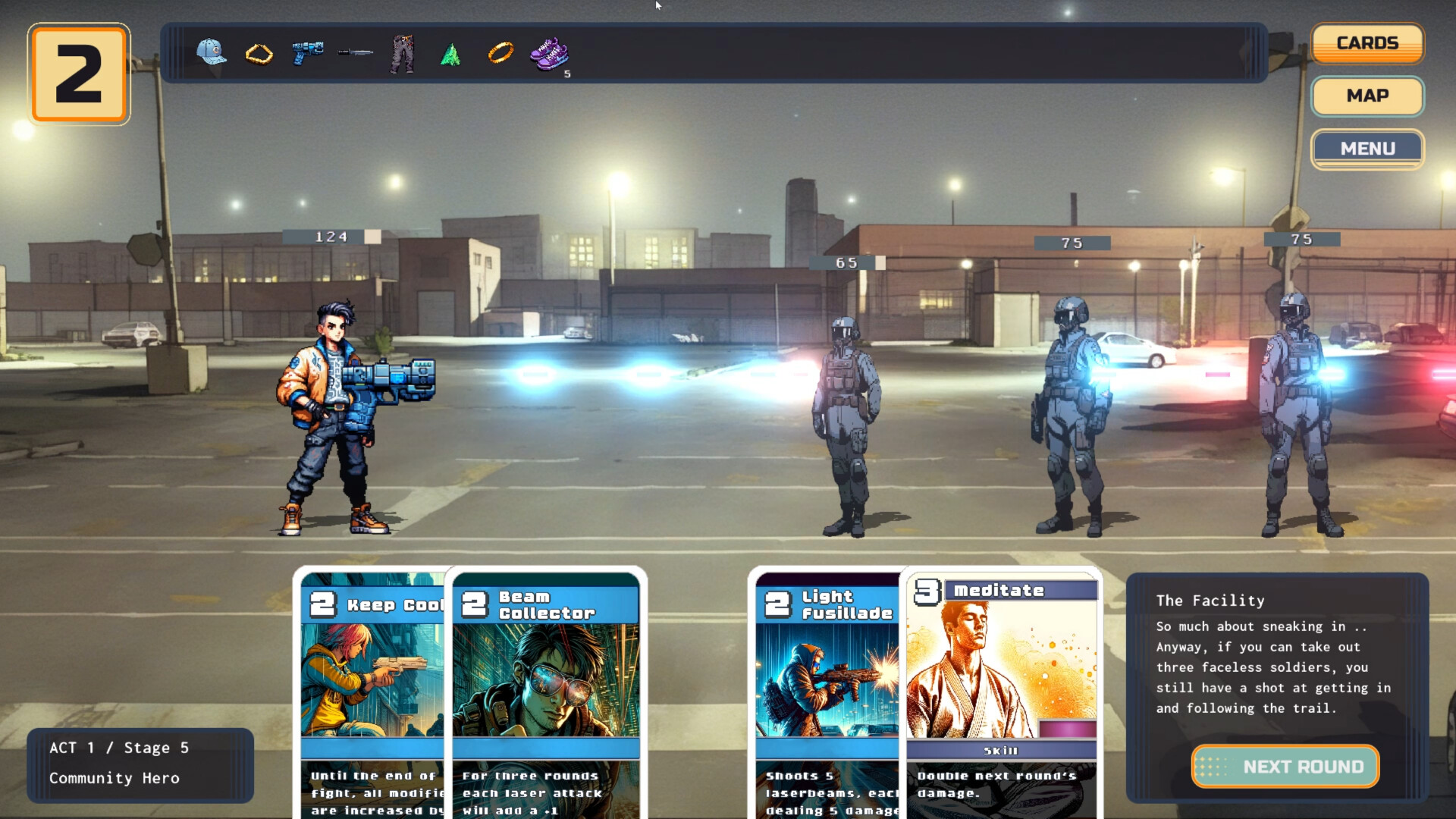Open the MENU panel
Viewport: 1456px width, 819px height.
click(x=1367, y=149)
